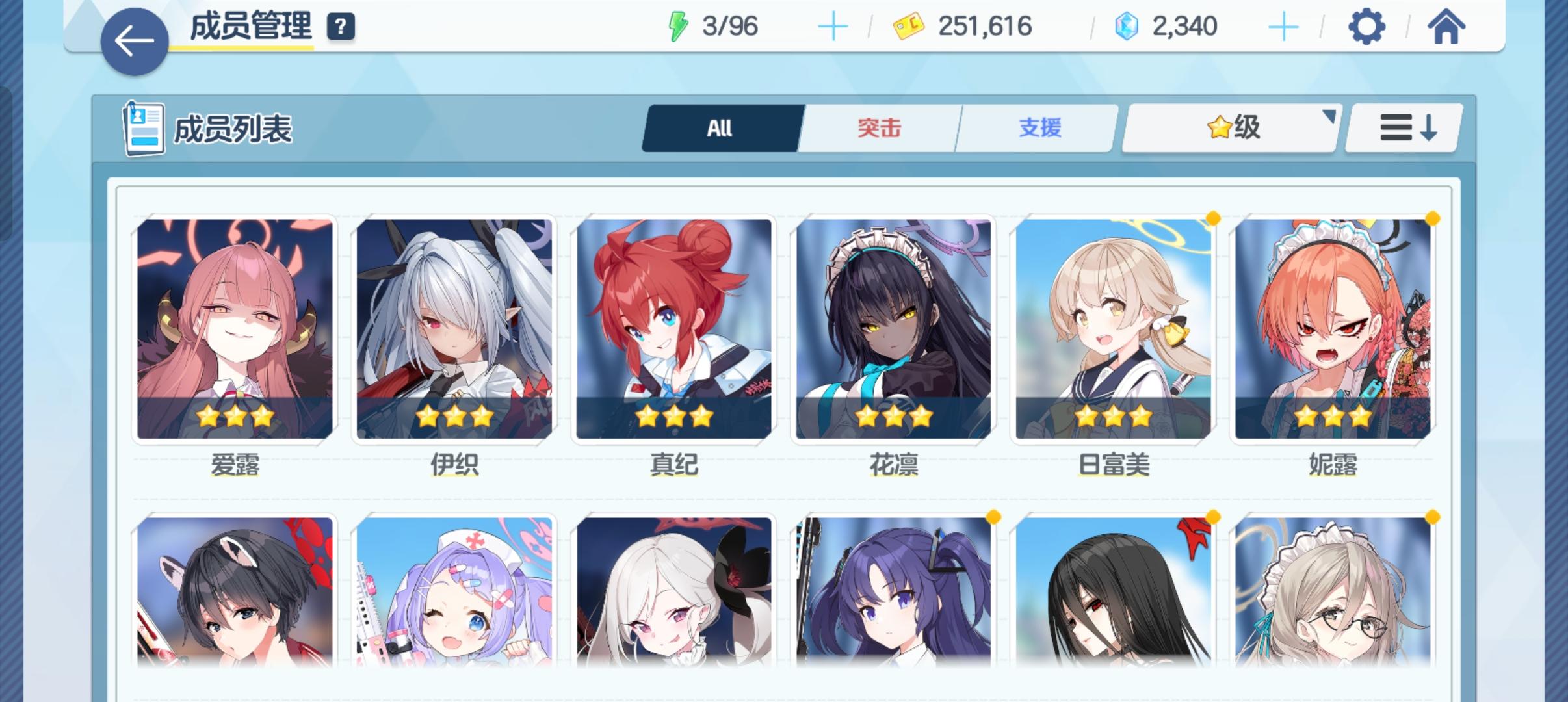Screen dimensions: 1568x702
Task: Select the 突击 filter tab
Action: [x=878, y=128]
